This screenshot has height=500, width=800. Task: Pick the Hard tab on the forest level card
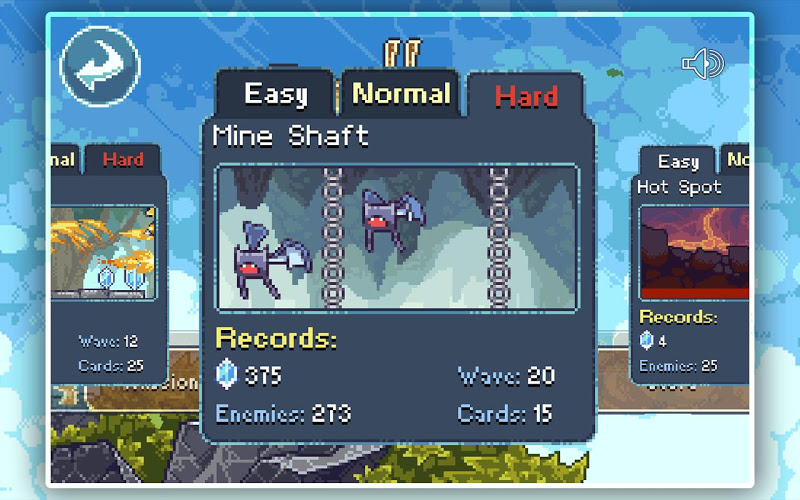[x=123, y=159]
